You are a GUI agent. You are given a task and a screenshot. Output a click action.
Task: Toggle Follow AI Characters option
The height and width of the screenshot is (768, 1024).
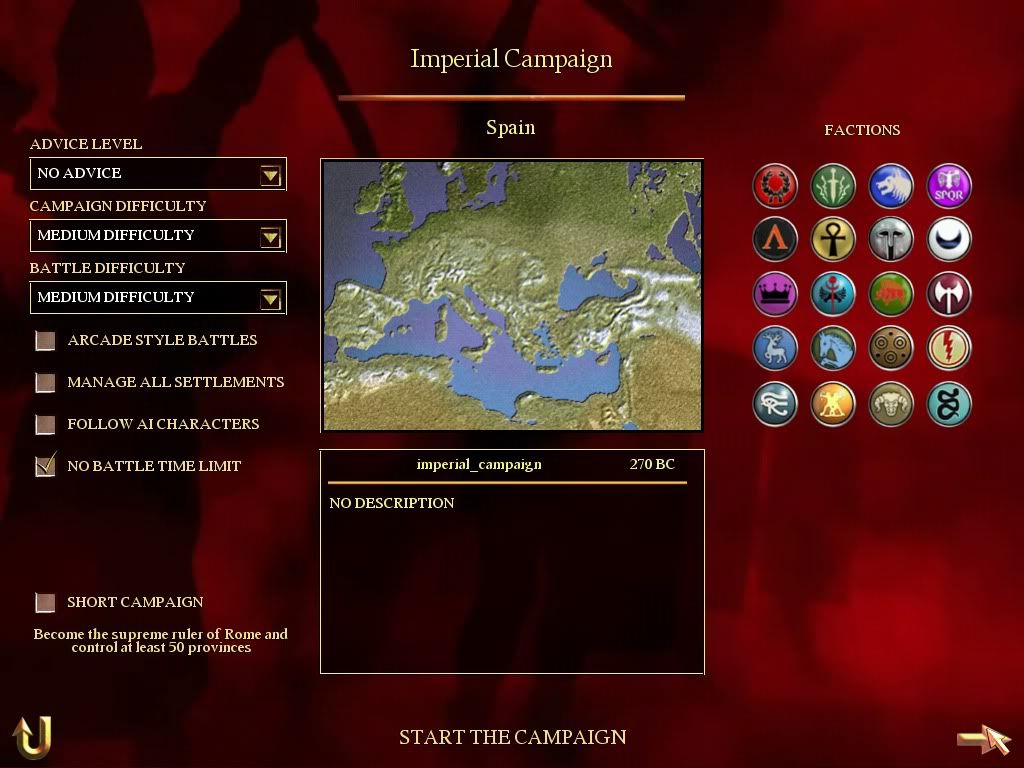[45, 425]
